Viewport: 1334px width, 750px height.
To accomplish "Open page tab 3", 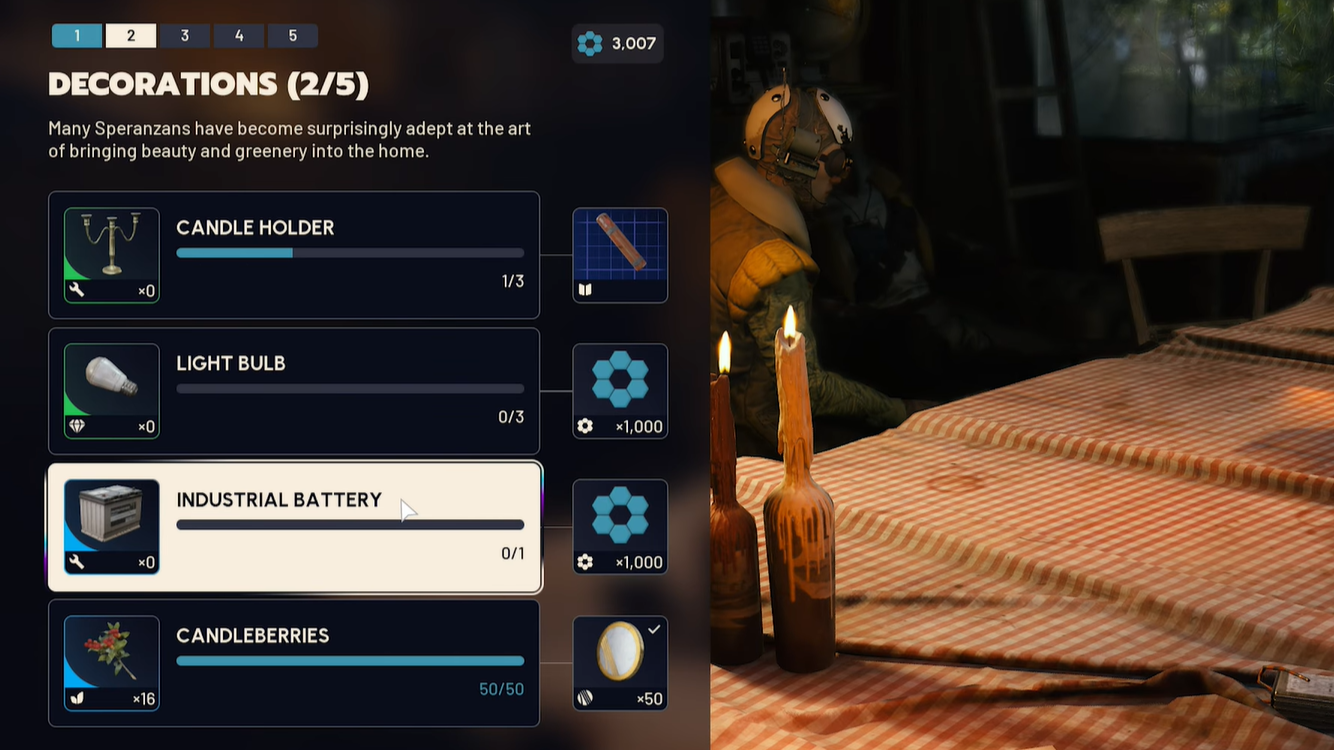I will [185, 36].
